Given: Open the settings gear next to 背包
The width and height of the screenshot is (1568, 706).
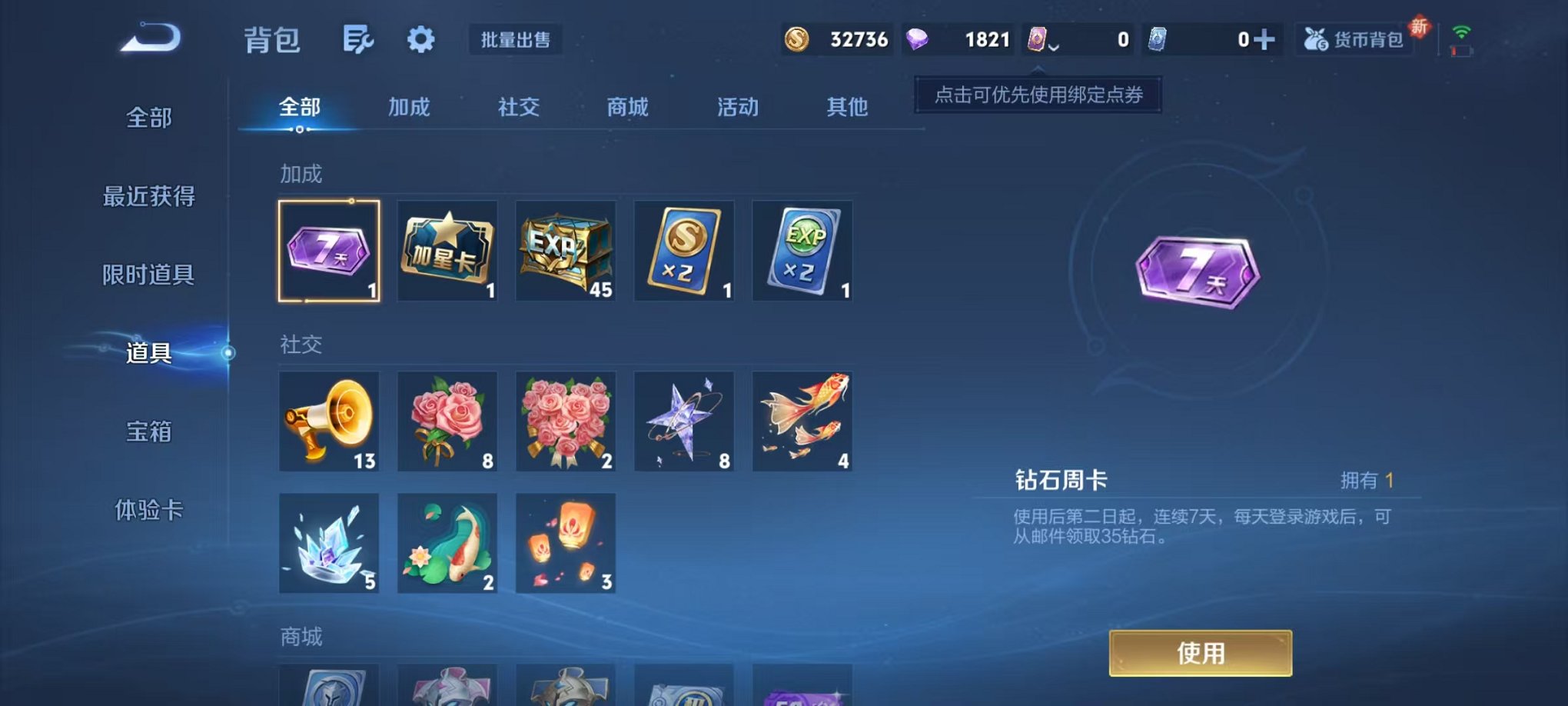Looking at the screenshot, I should click(x=422, y=38).
